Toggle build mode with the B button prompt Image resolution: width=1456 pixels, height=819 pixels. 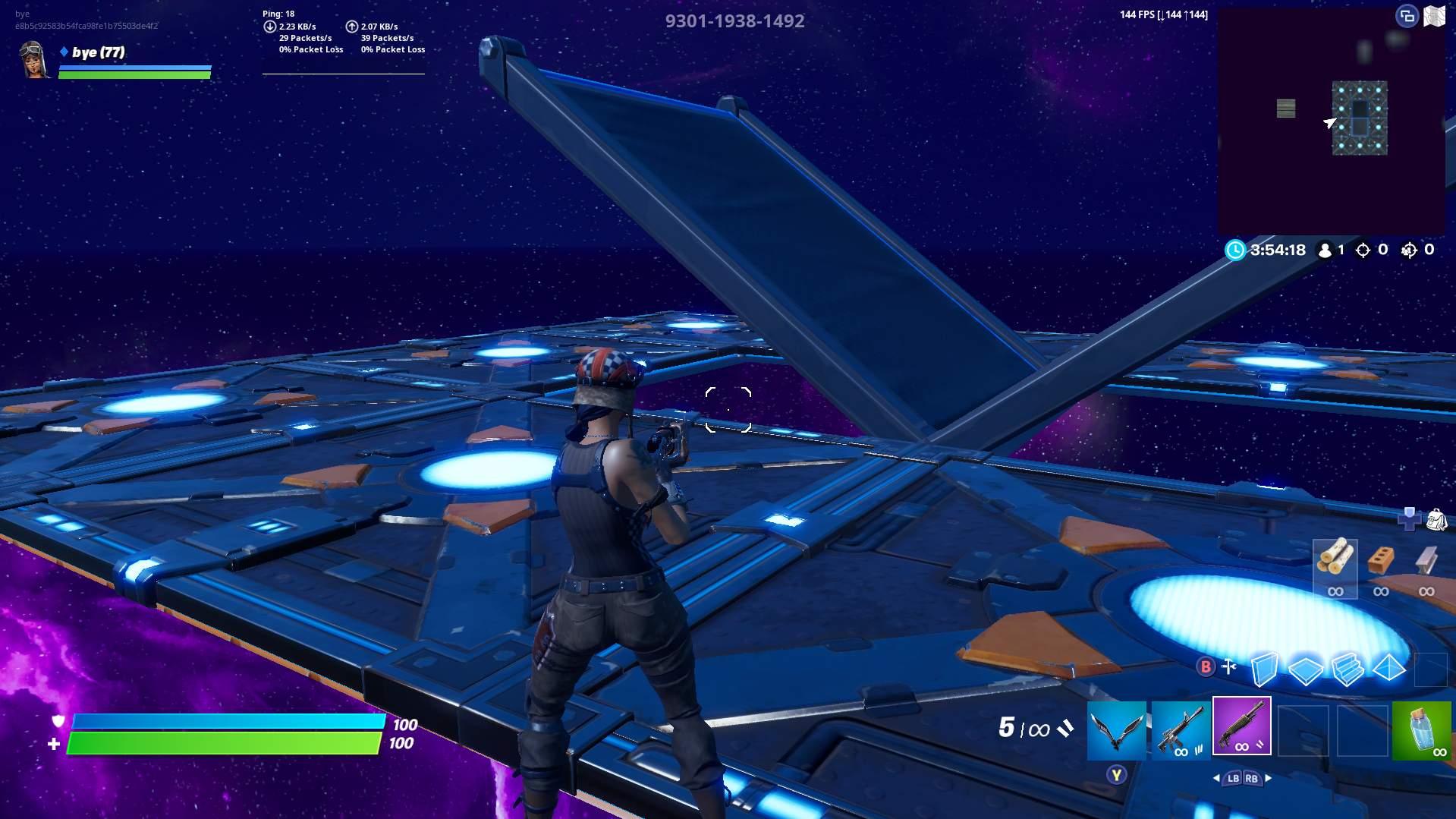[x=1208, y=666]
